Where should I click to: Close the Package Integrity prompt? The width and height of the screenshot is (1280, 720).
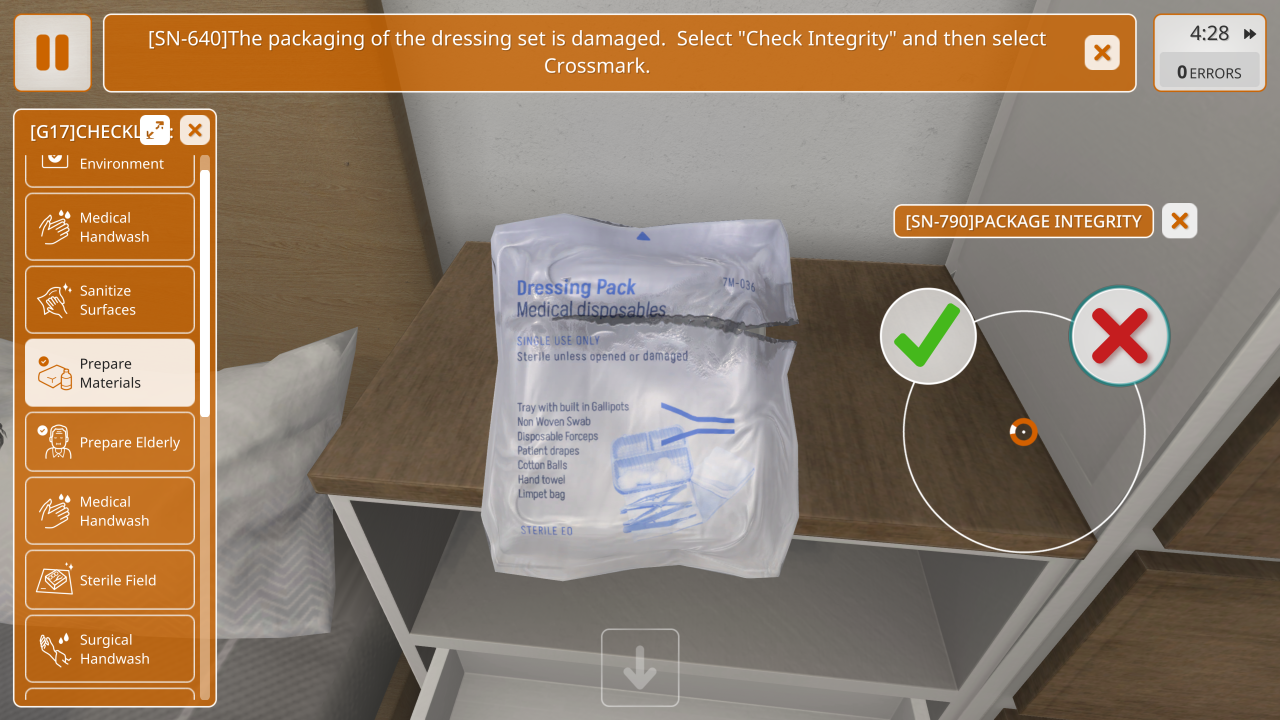(x=1180, y=221)
